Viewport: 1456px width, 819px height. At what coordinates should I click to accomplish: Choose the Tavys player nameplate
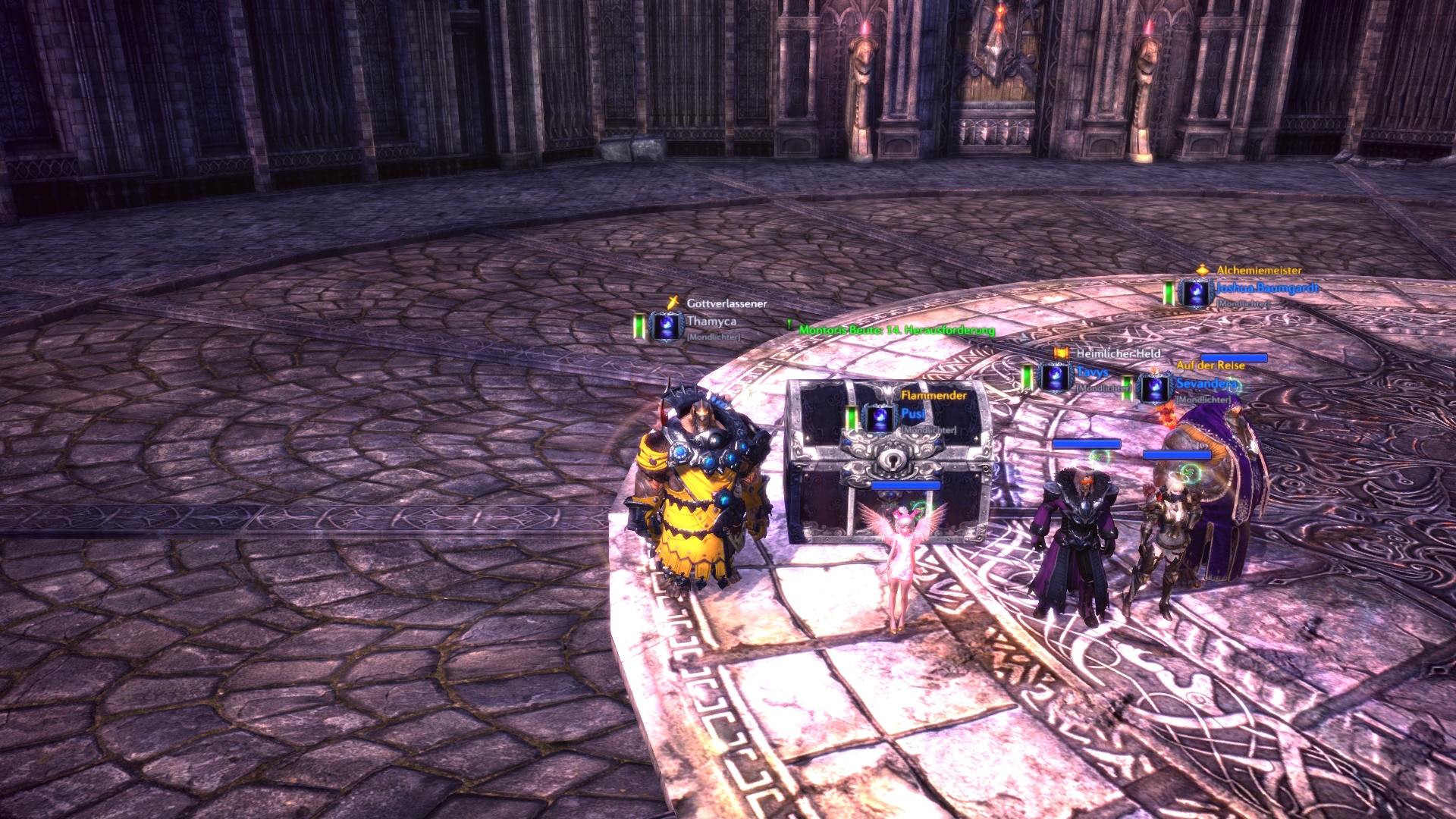[1092, 372]
